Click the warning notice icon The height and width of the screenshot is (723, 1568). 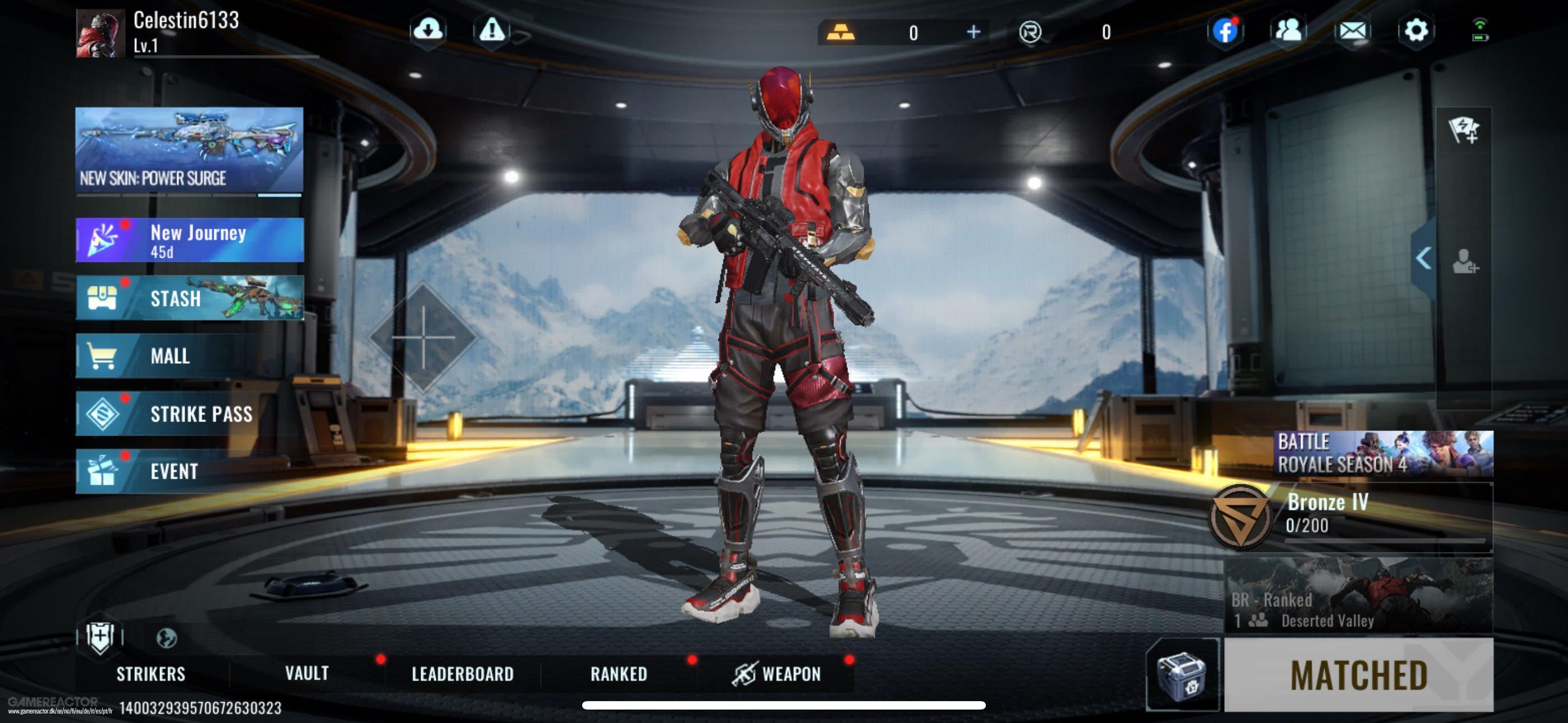491,30
